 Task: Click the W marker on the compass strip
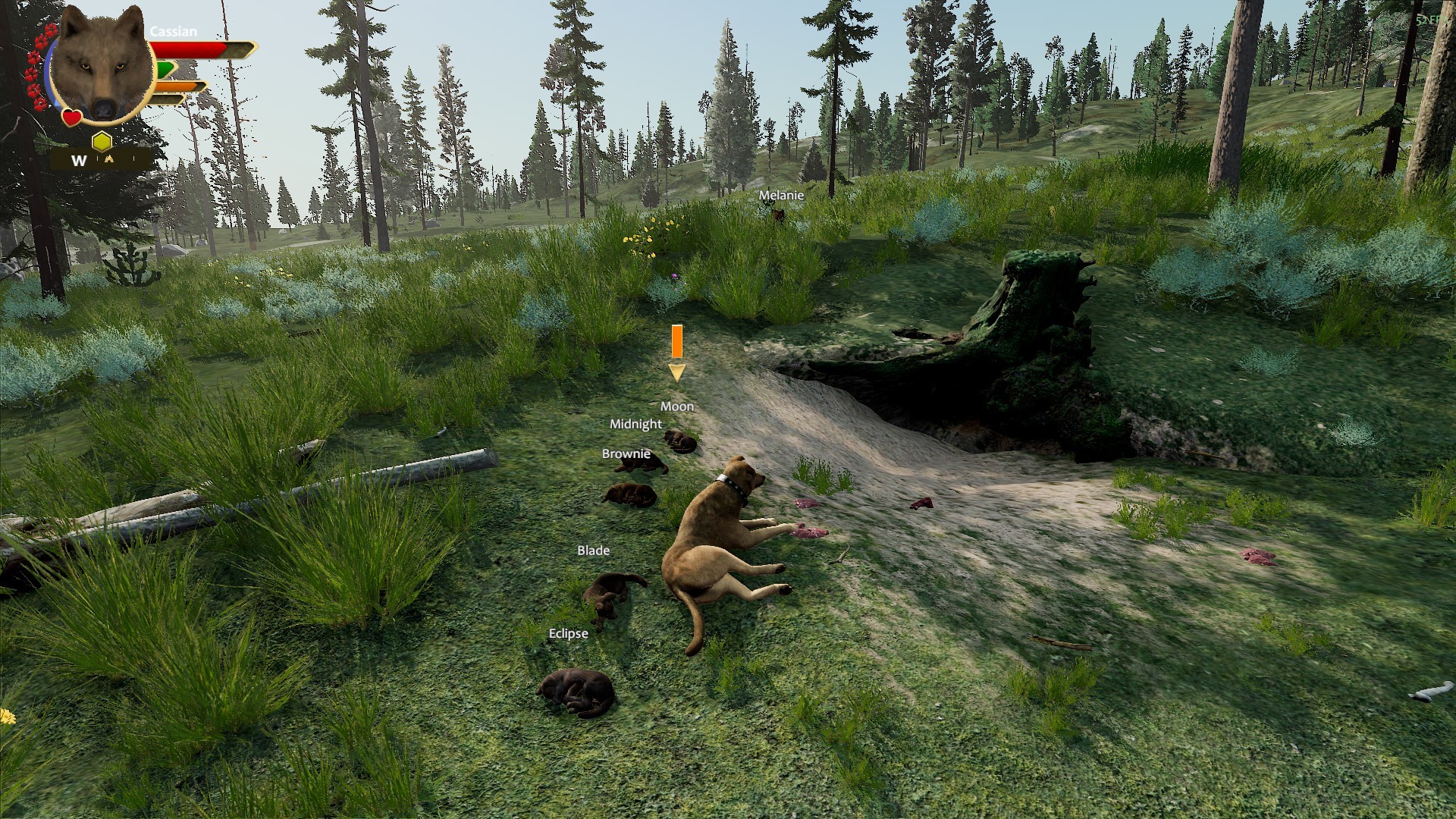pyautogui.click(x=79, y=160)
